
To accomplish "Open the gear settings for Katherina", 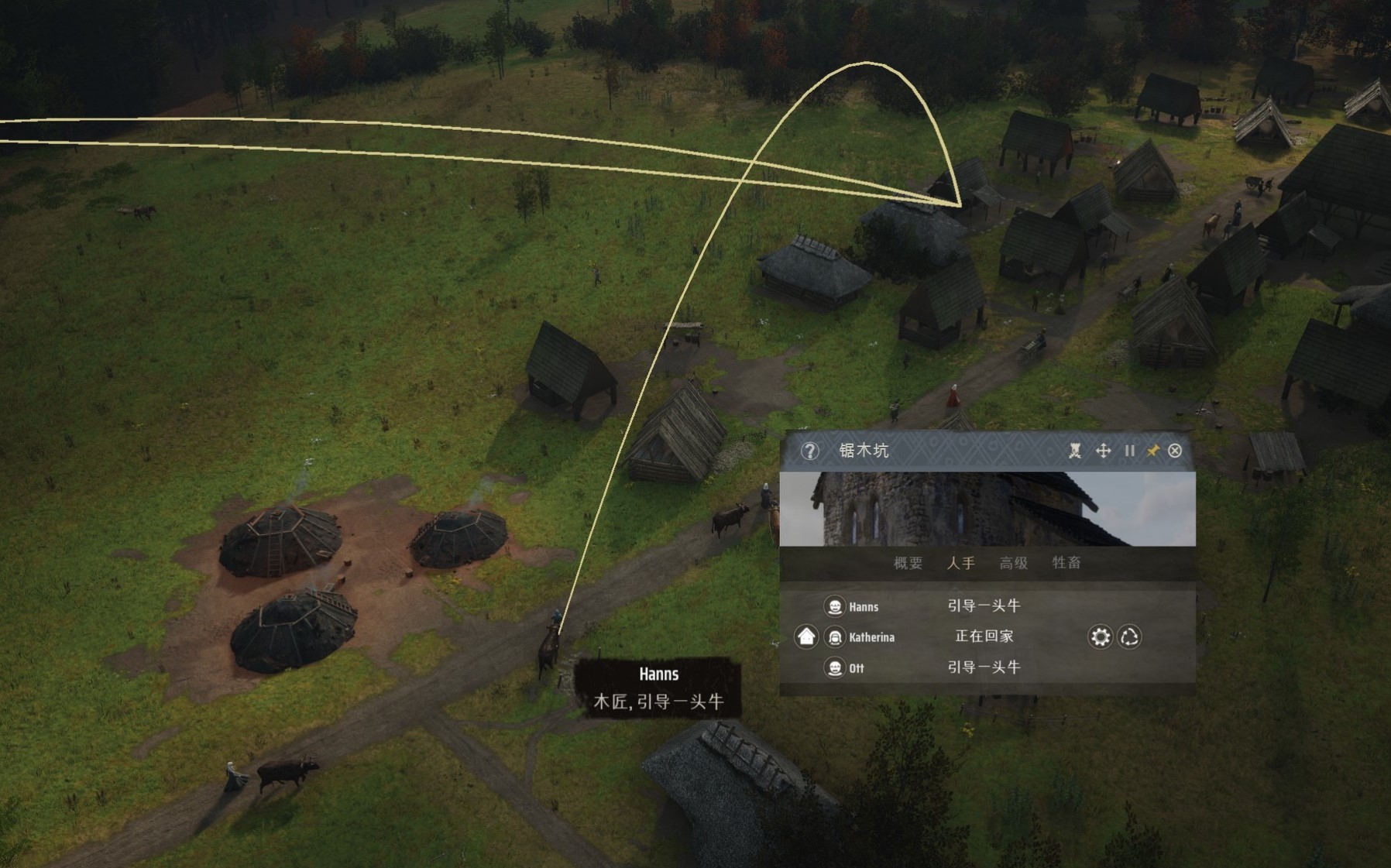I will click(x=1100, y=636).
